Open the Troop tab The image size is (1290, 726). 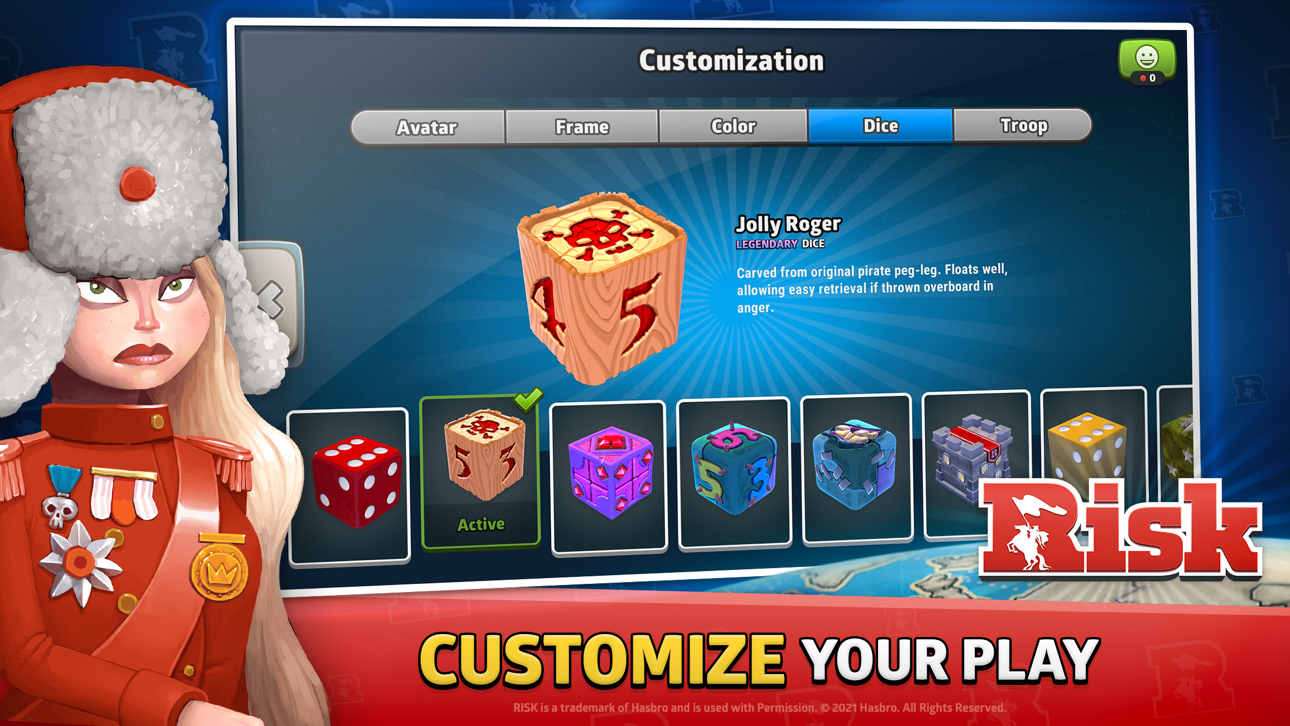(x=1023, y=126)
